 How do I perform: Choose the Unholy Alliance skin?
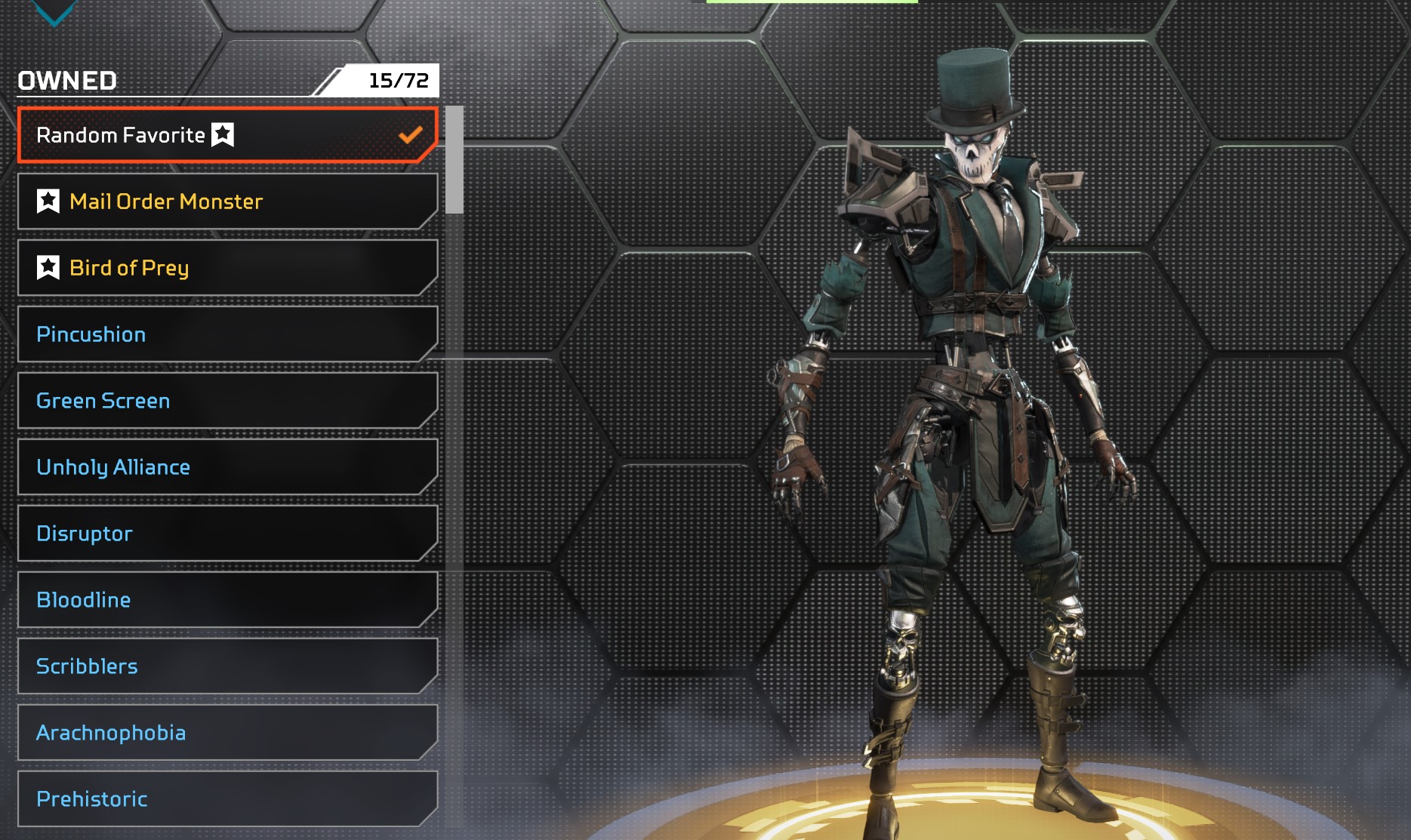tap(226, 467)
